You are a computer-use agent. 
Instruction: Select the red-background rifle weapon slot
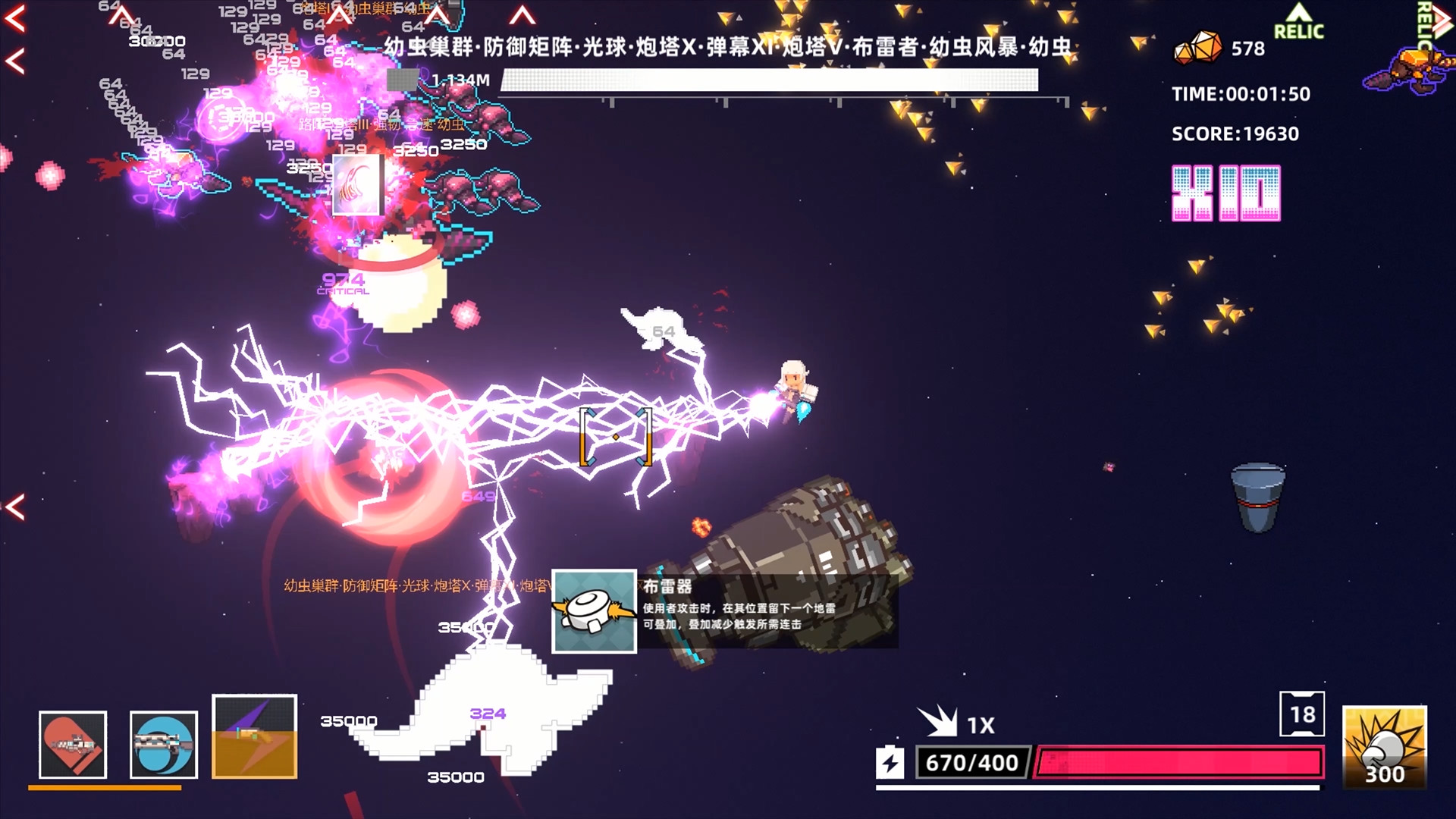[x=73, y=745]
